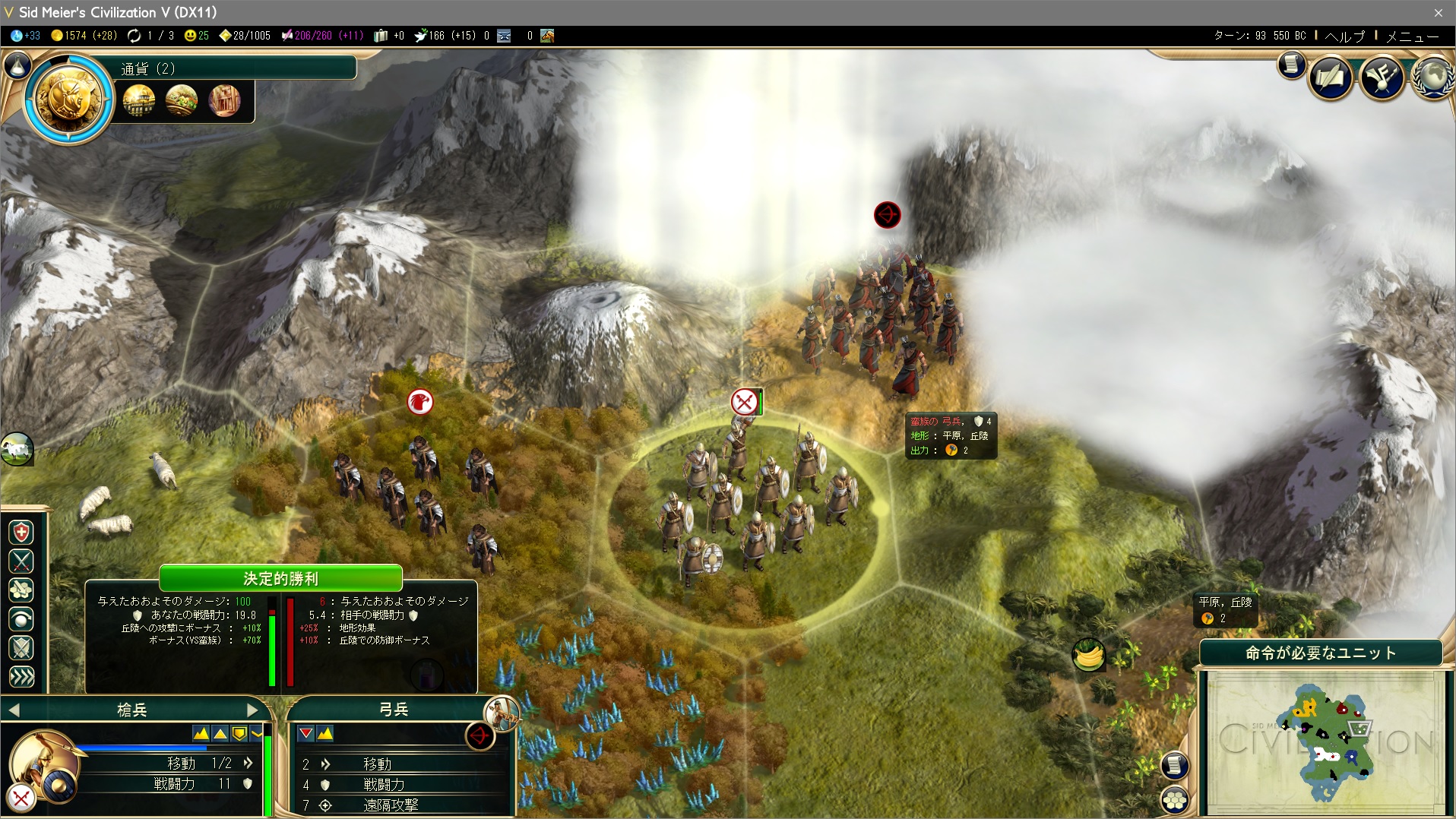
Task: Open the scroll notification log near top-right
Action: tap(1290, 65)
